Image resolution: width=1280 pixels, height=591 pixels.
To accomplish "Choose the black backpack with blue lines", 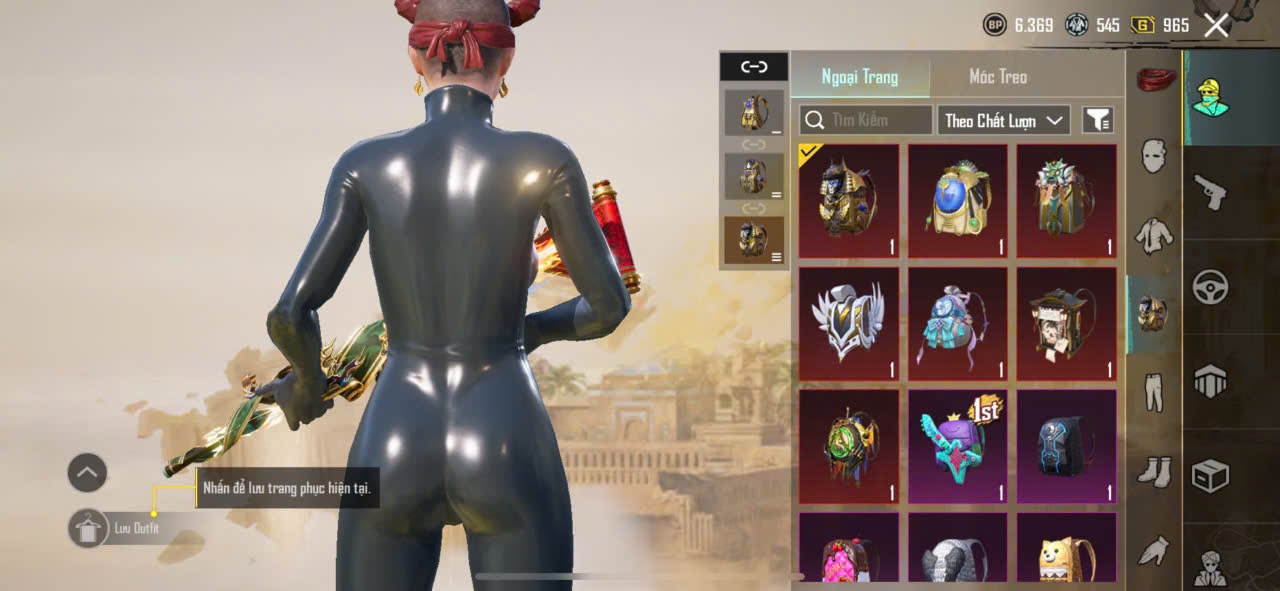I will [1066, 446].
